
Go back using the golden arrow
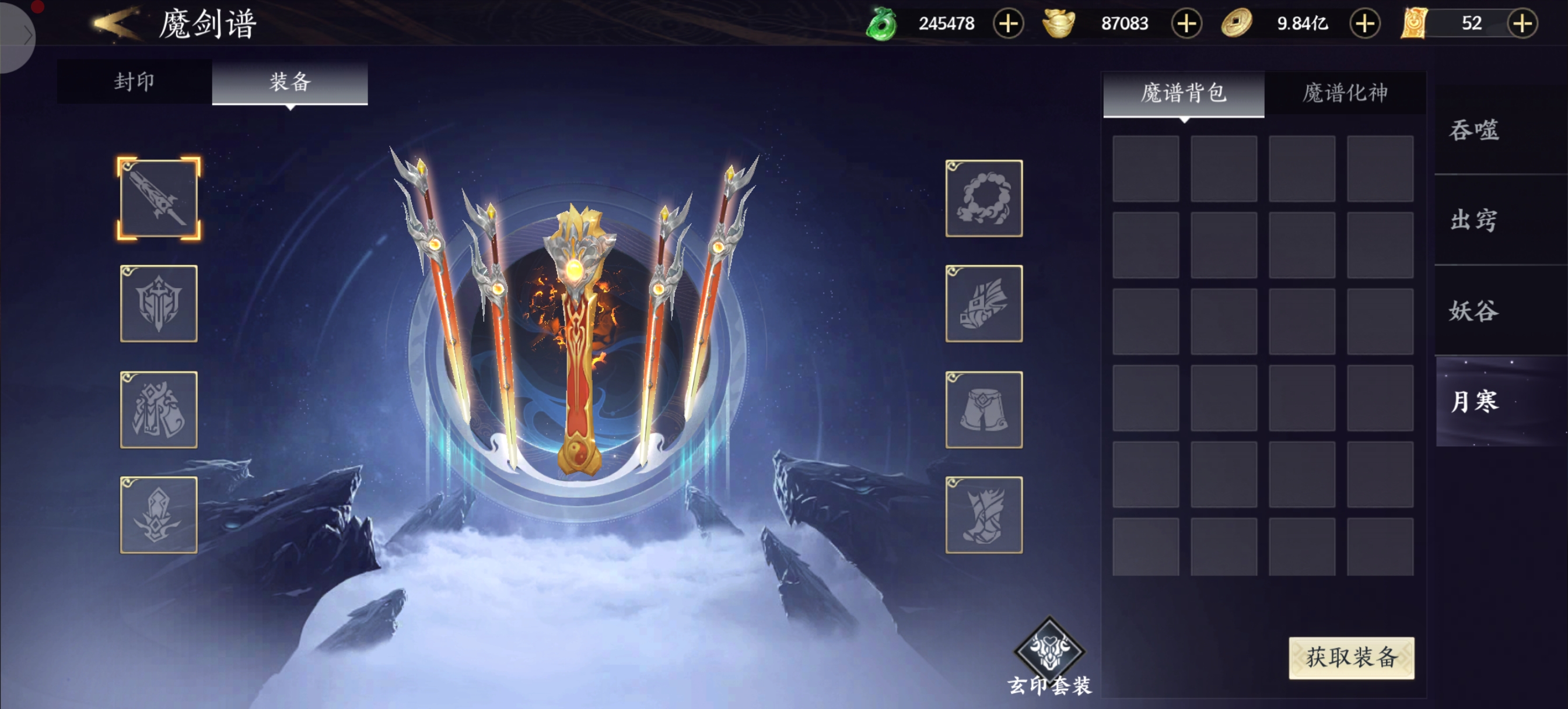tap(116, 23)
